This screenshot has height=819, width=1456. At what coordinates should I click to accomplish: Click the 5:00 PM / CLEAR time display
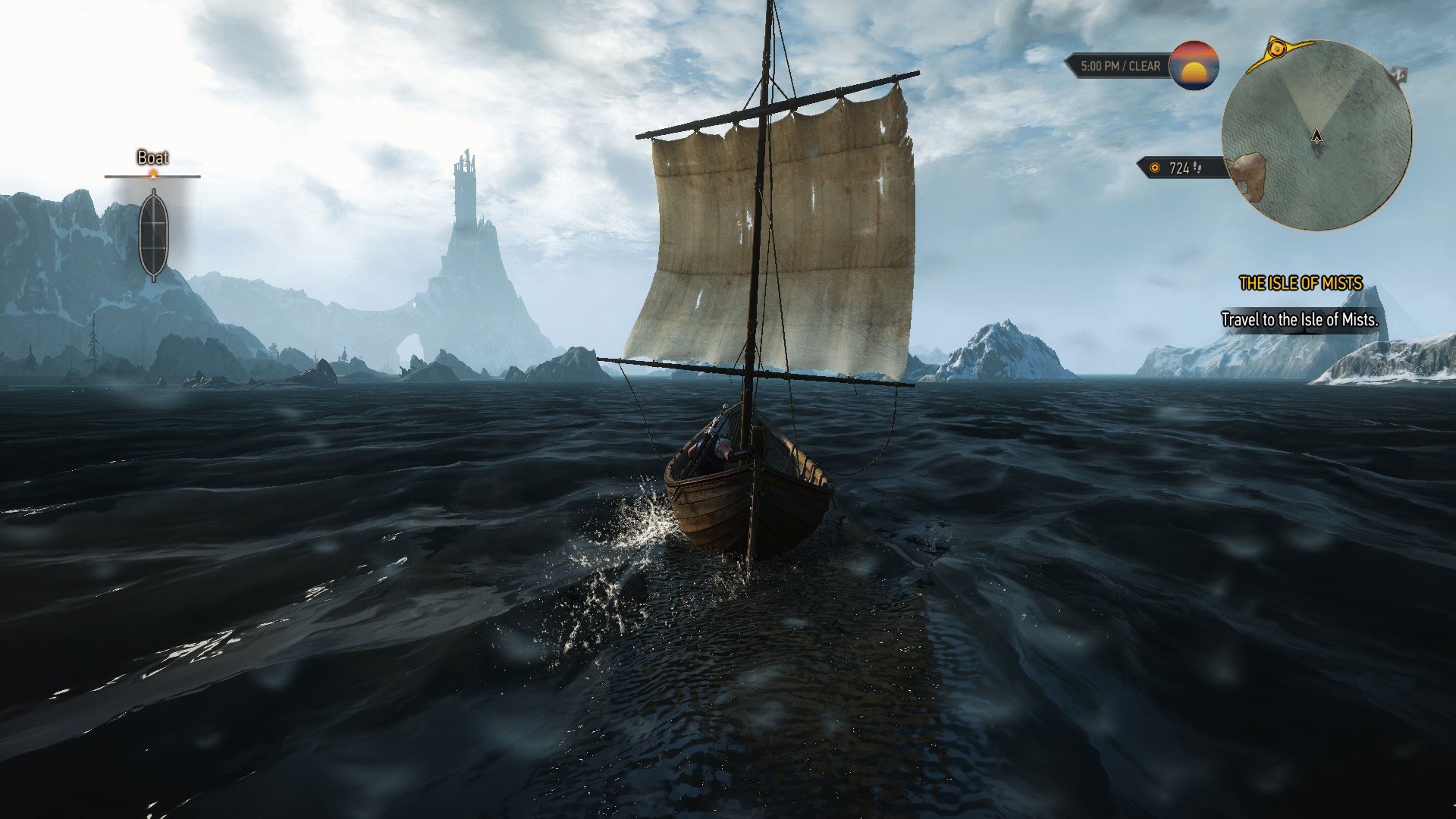(x=1120, y=66)
